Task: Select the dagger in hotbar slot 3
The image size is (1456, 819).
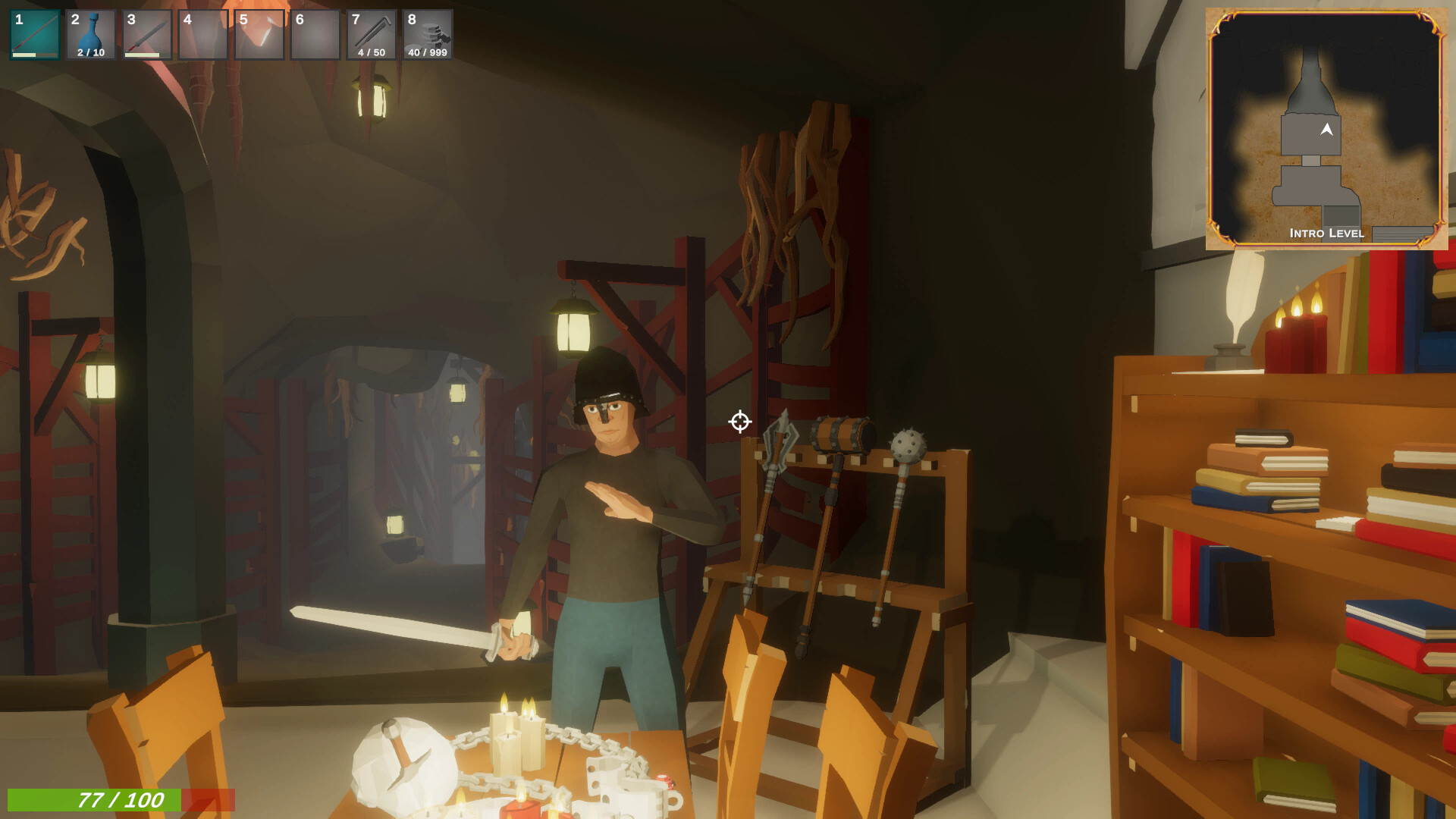Action: (146, 32)
